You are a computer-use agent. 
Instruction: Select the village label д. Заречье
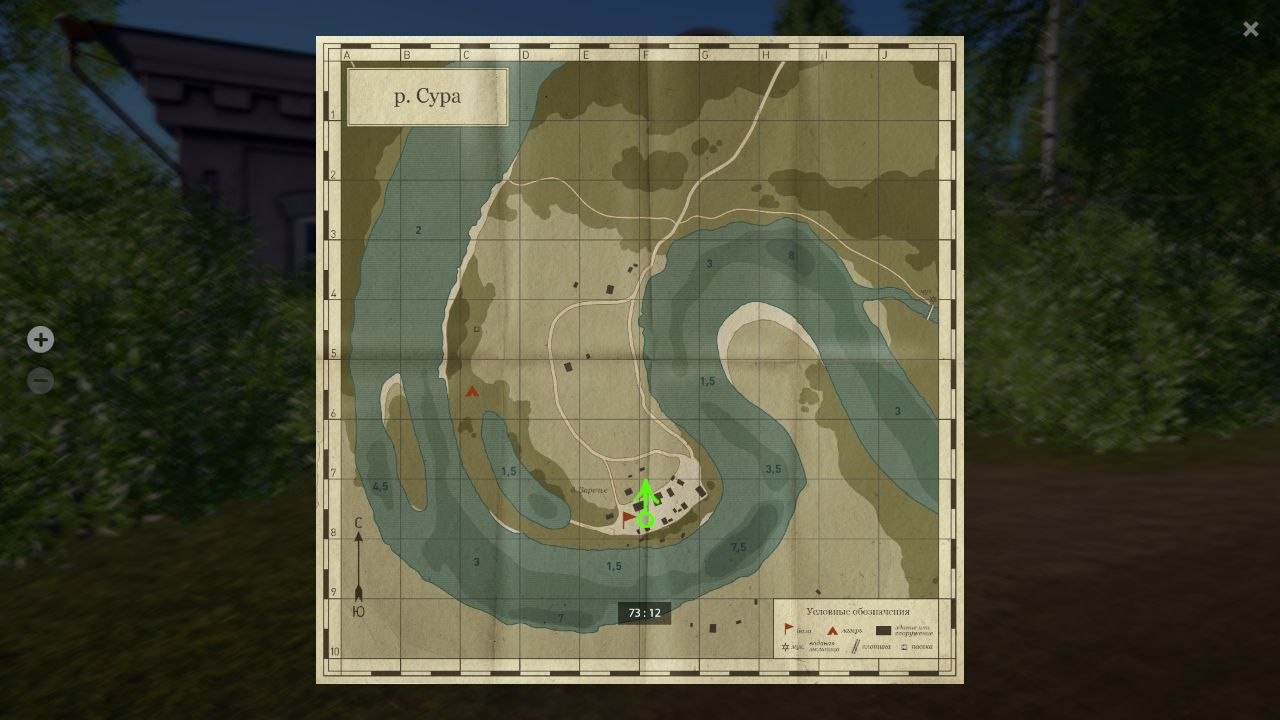[x=589, y=490]
